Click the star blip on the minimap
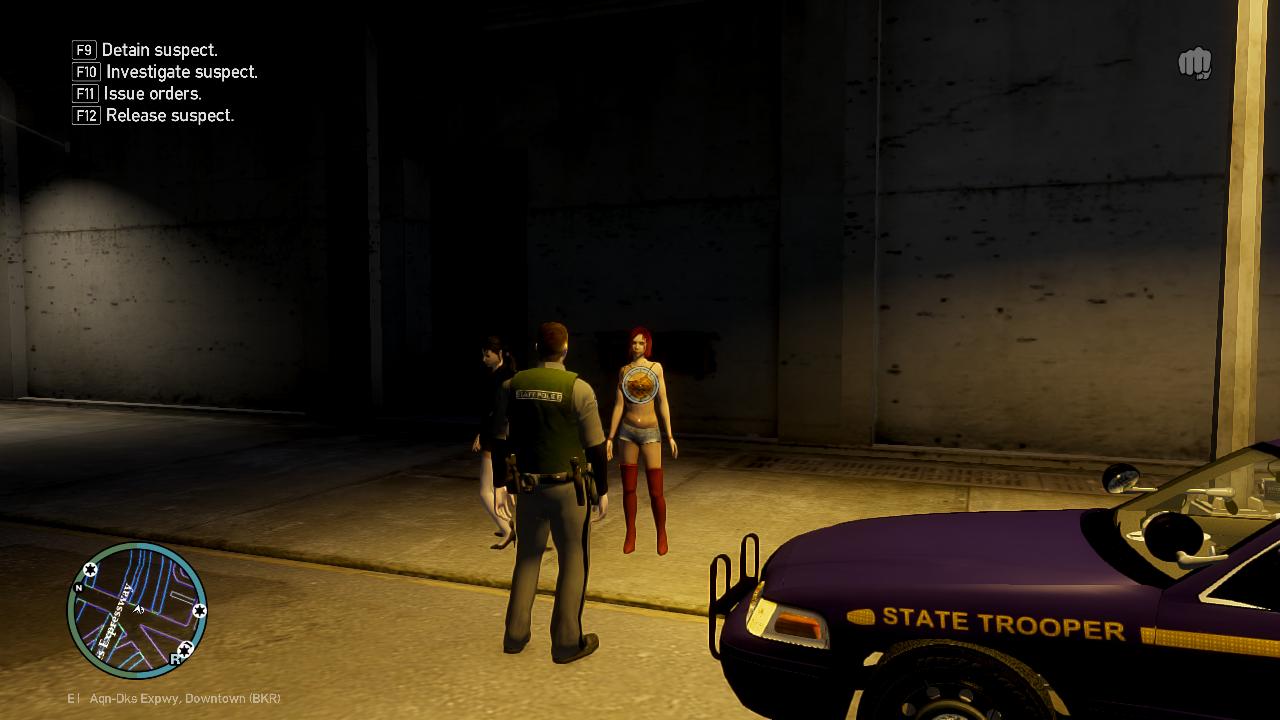This screenshot has width=1280, height=720. (x=90, y=569)
